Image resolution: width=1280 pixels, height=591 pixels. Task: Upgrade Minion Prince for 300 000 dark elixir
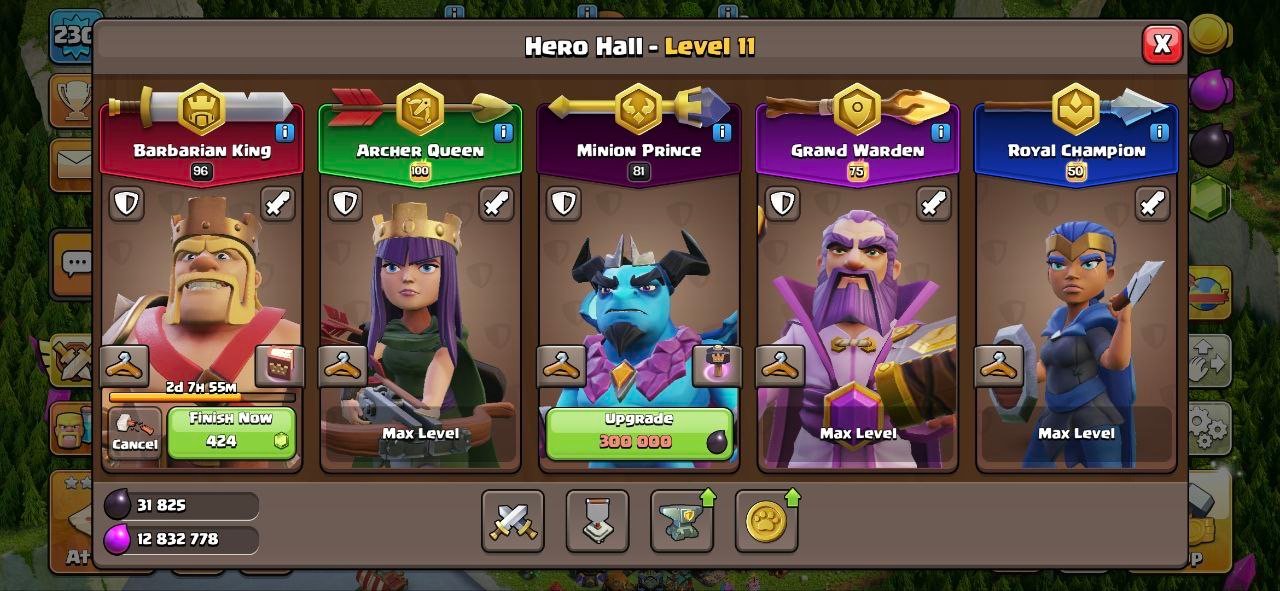638,432
